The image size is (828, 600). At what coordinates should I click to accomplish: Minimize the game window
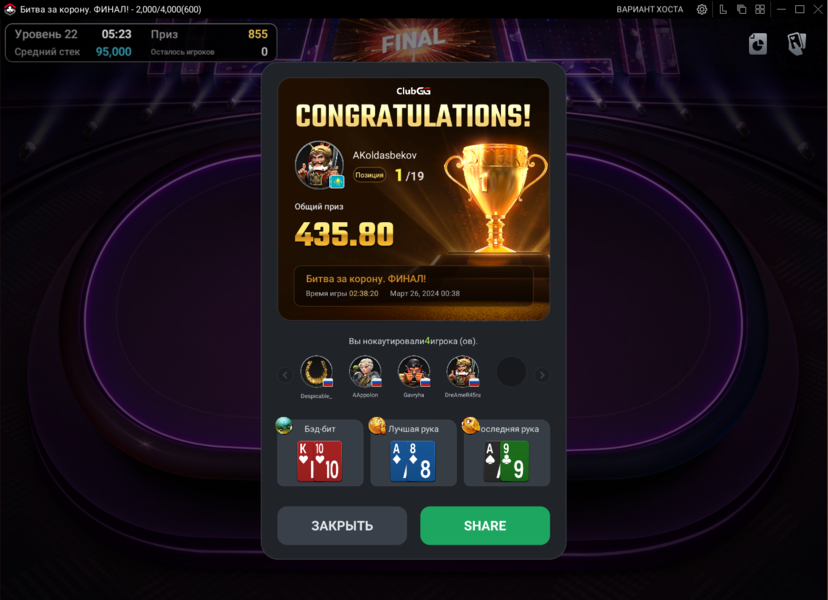coord(780,9)
